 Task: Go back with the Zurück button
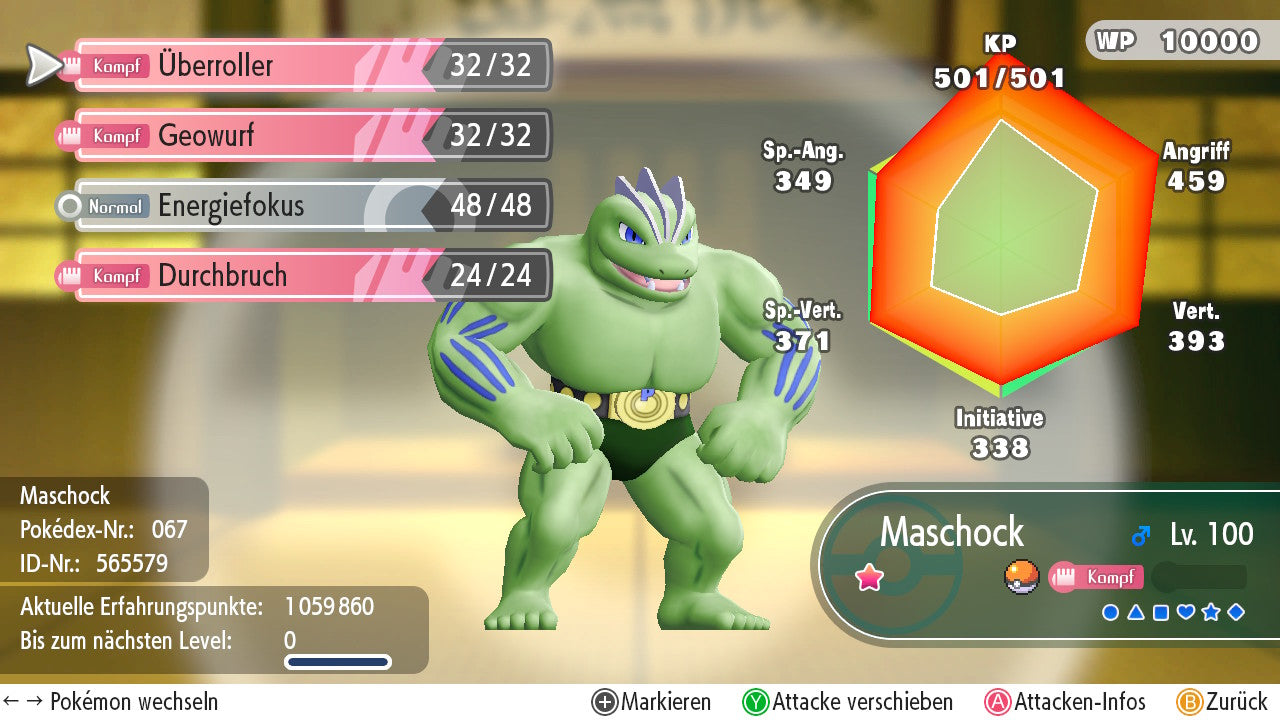(1222, 702)
